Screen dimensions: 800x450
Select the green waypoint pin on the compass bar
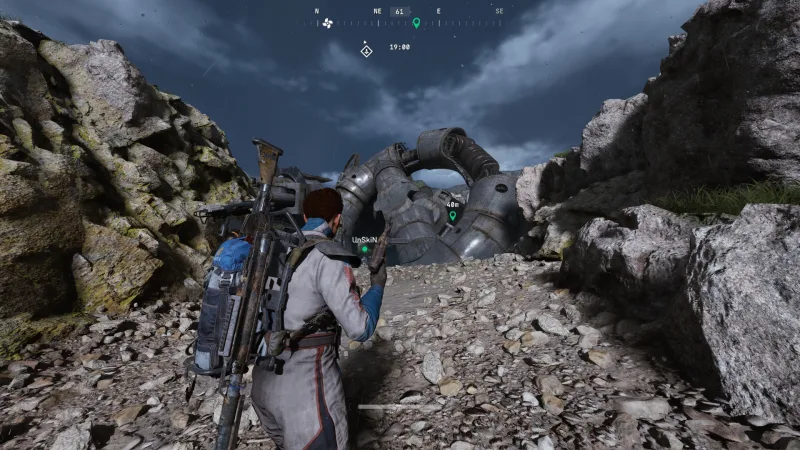(x=416, y=22)
